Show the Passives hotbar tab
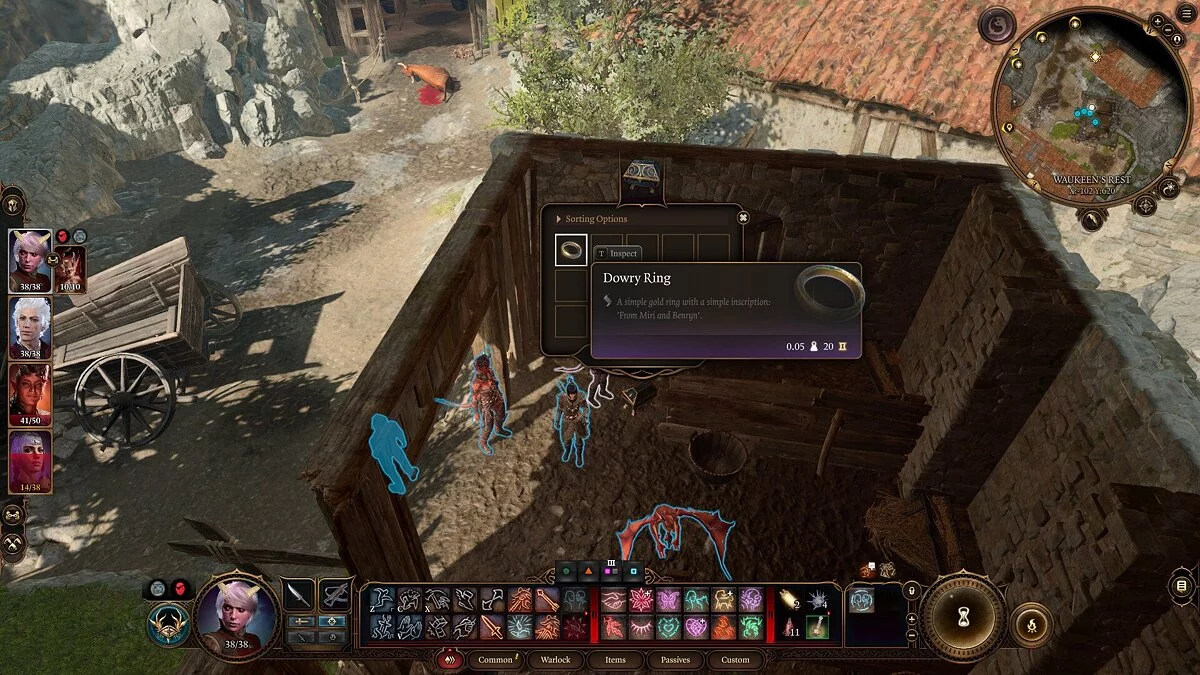The image size is (1200, 675). point(675,660)
